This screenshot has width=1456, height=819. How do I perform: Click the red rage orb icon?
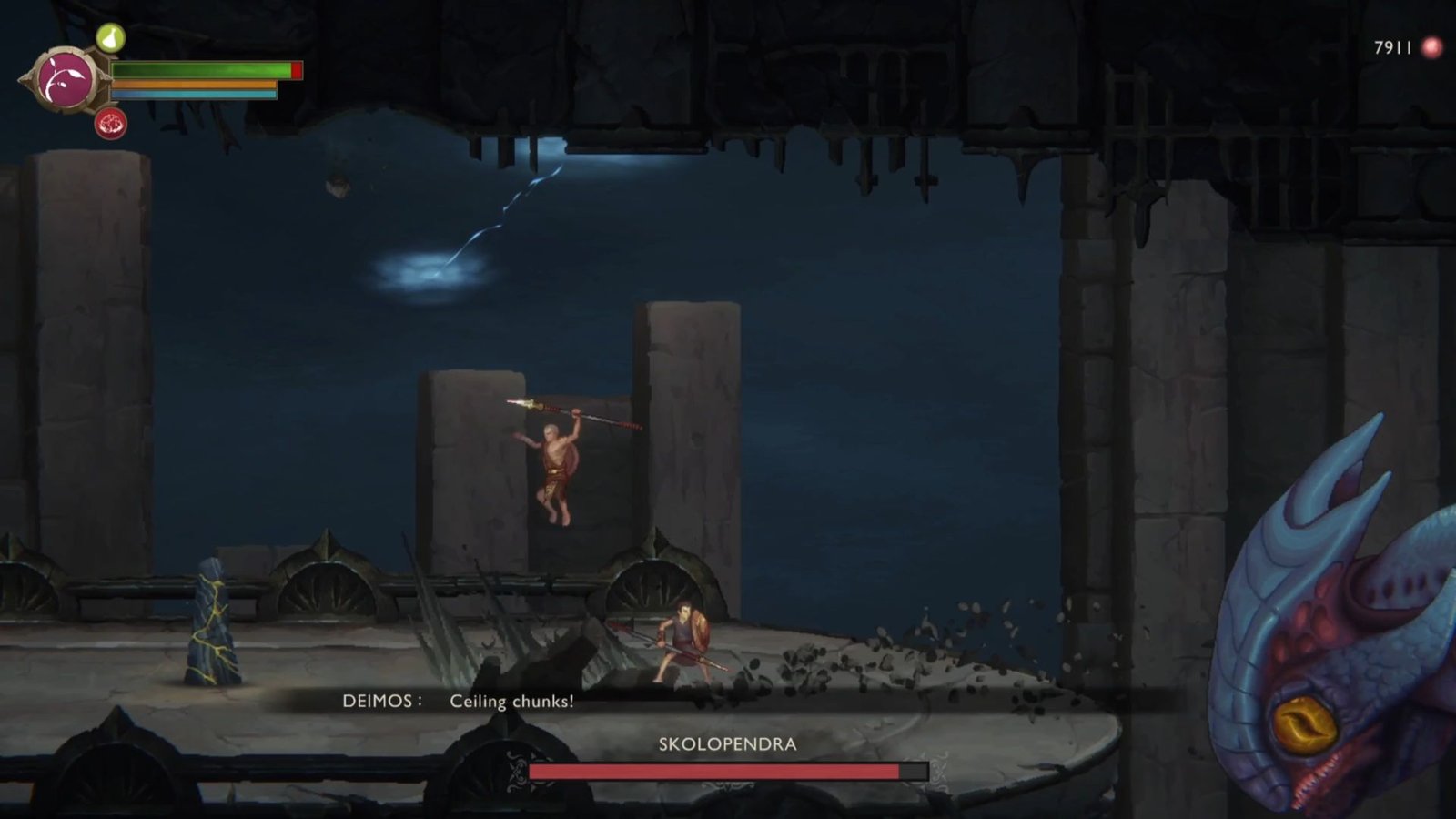pyautogui.click(x=109, y=124)
